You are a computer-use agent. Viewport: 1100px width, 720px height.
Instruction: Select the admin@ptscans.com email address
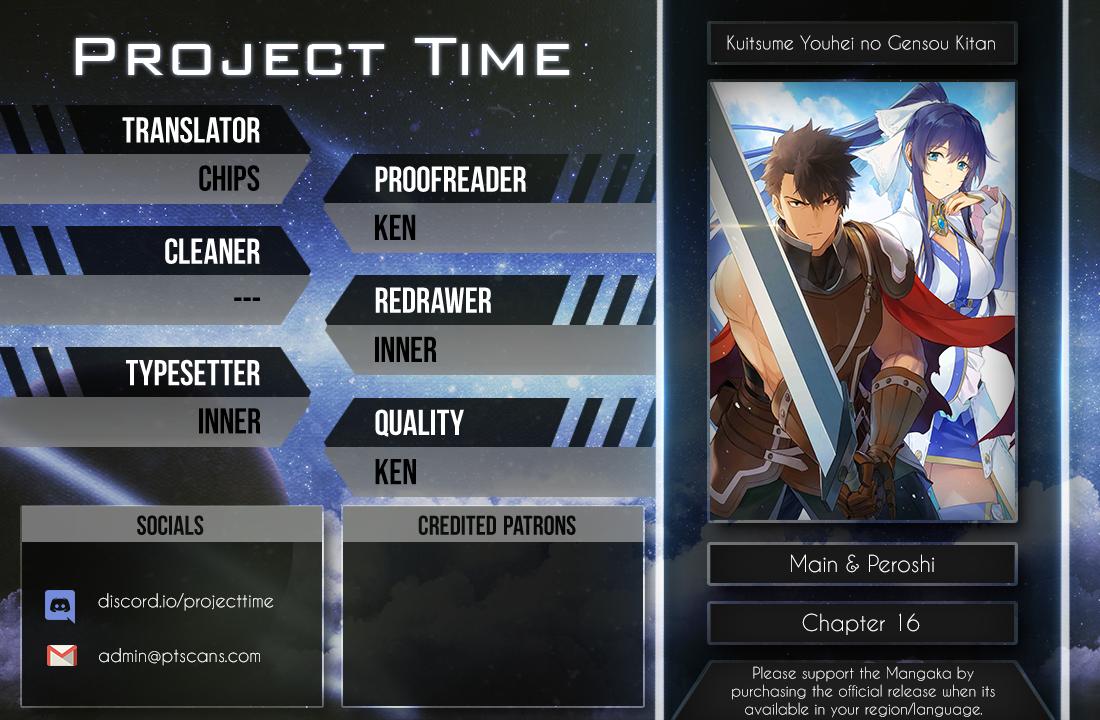pyautogui.click(x=179, y=657)
